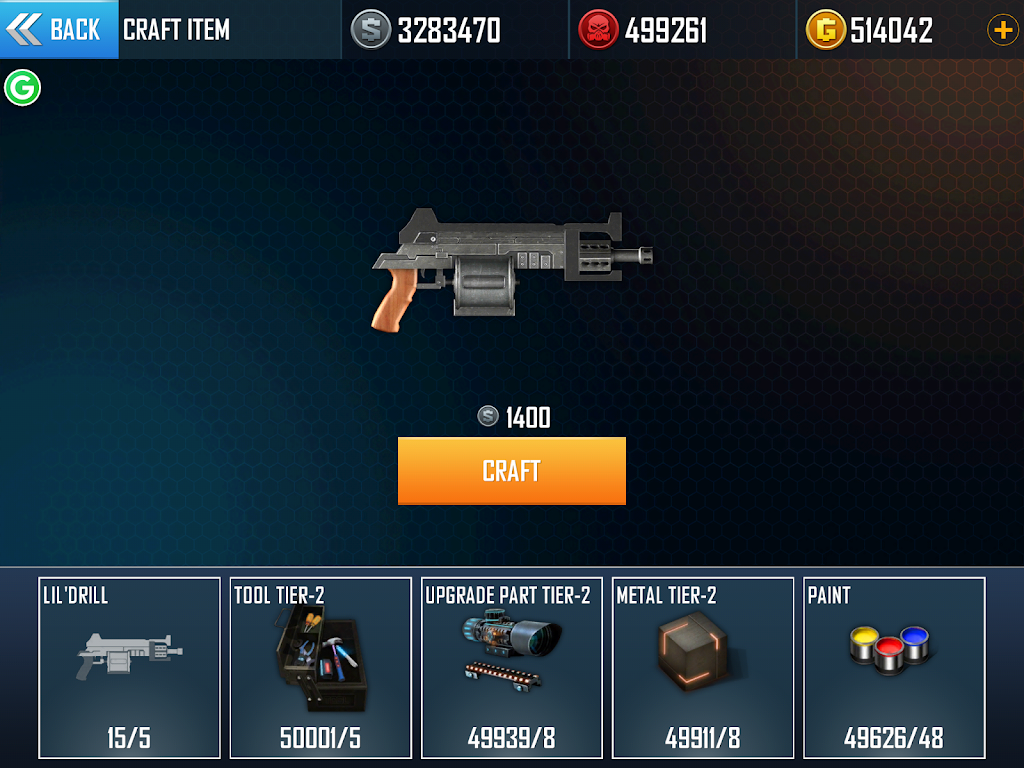Screen dimensions: 1024x768
Task: Choose the Tool Tier-2 toolbox slot
Action: pos(321,667)
